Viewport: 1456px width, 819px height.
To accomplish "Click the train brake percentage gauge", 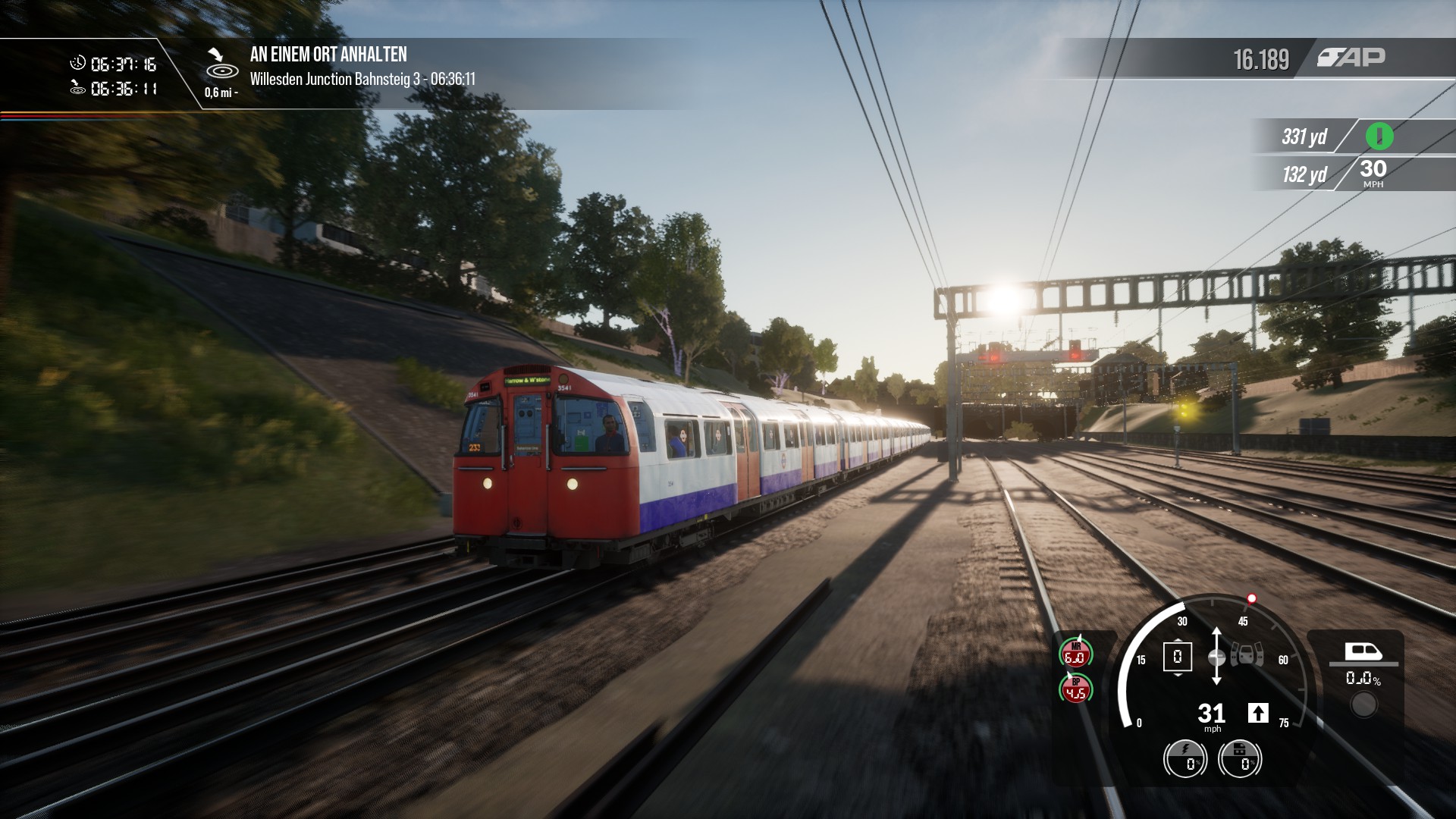I will point(1239,758).
